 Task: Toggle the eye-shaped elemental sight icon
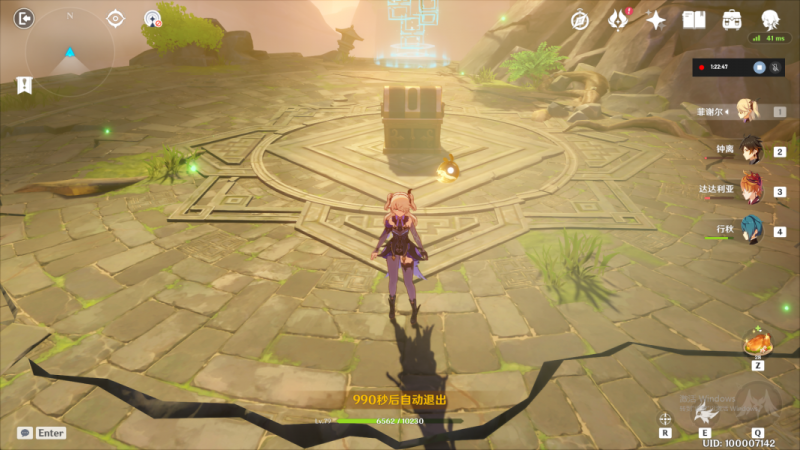click(116, 18)
